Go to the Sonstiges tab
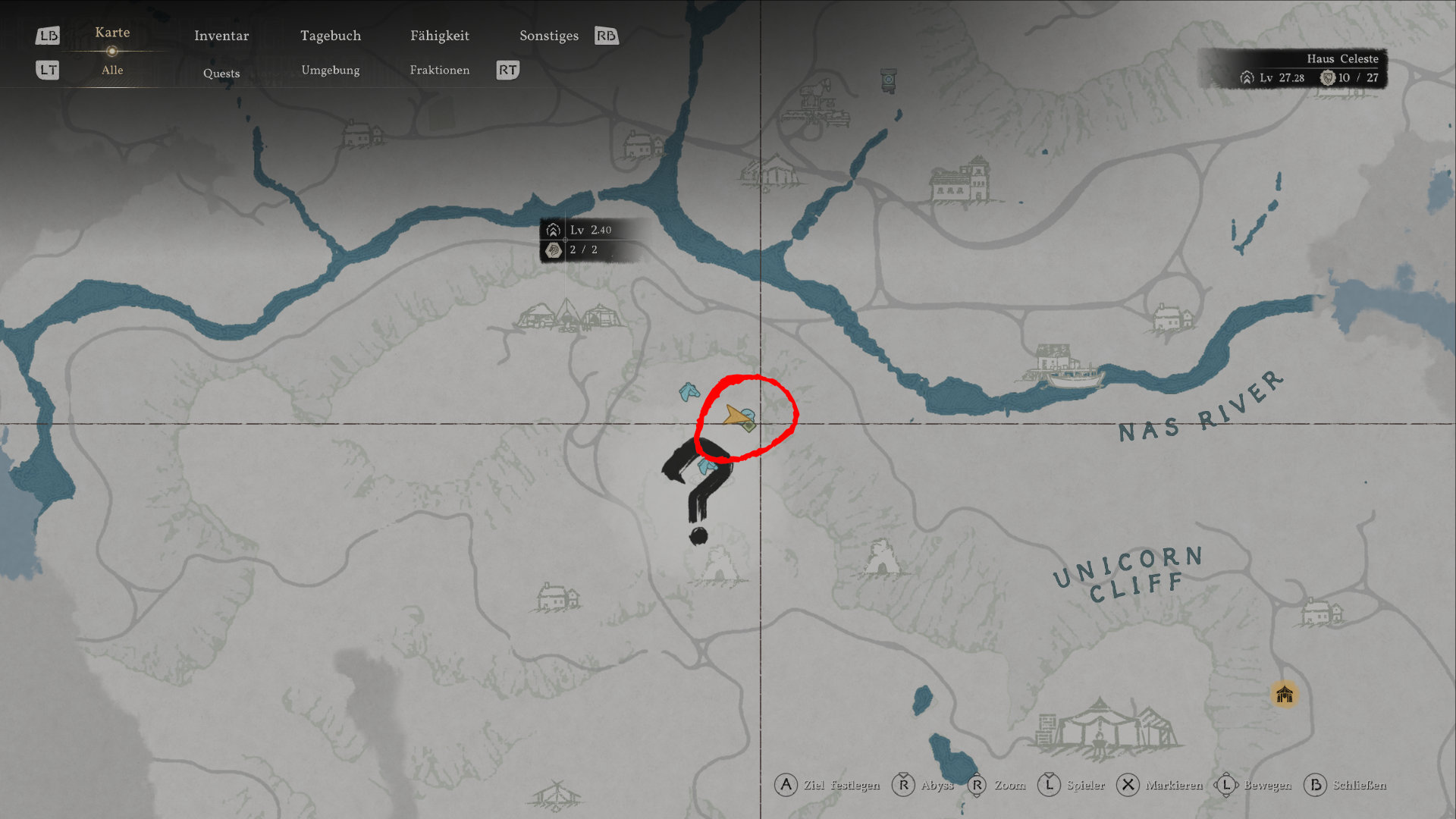The image size is (1456, 819). (x=549, y=36)
